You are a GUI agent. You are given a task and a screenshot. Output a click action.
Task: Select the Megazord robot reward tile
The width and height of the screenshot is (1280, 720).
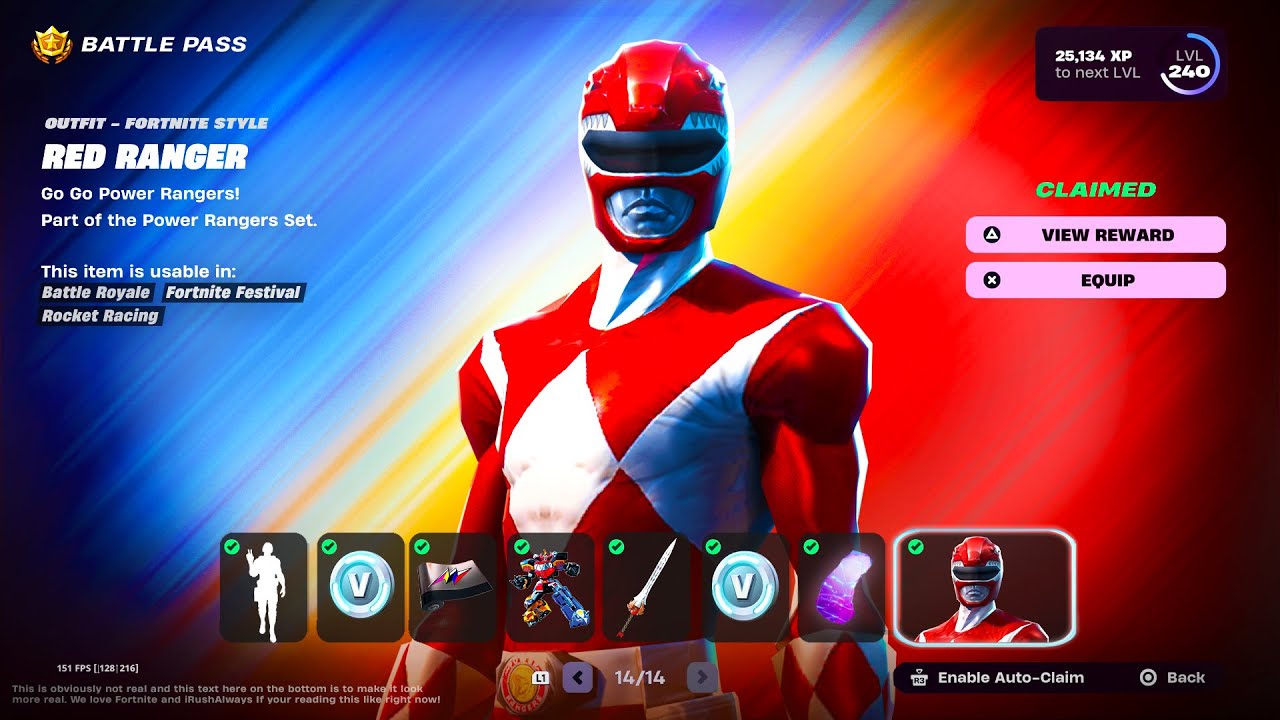[550, 587]
